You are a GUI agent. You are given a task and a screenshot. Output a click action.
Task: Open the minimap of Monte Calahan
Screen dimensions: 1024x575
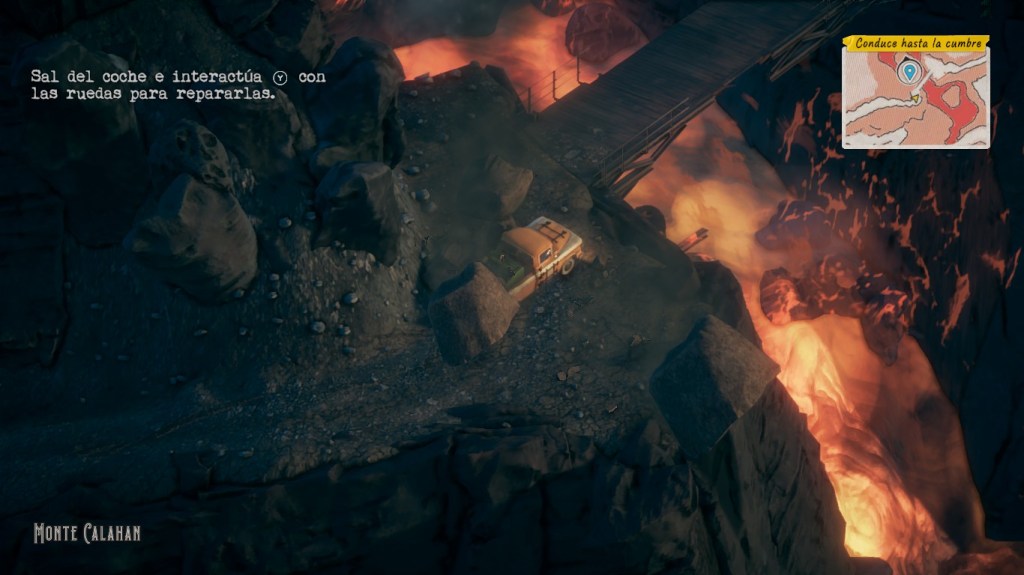pos(915,100)
